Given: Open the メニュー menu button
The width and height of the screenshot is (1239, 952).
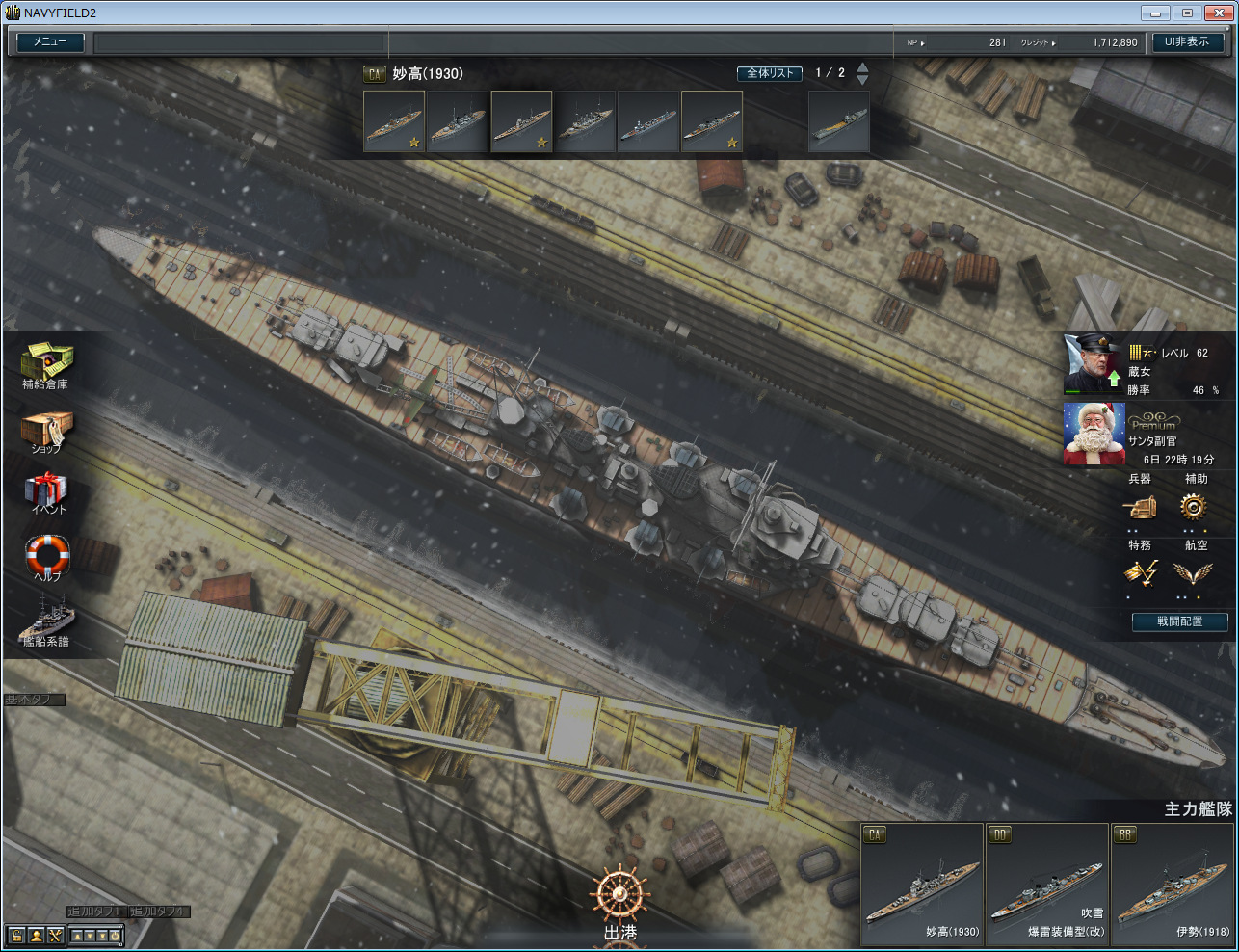Looking at the screenshot, I should (x=50, y=42).
